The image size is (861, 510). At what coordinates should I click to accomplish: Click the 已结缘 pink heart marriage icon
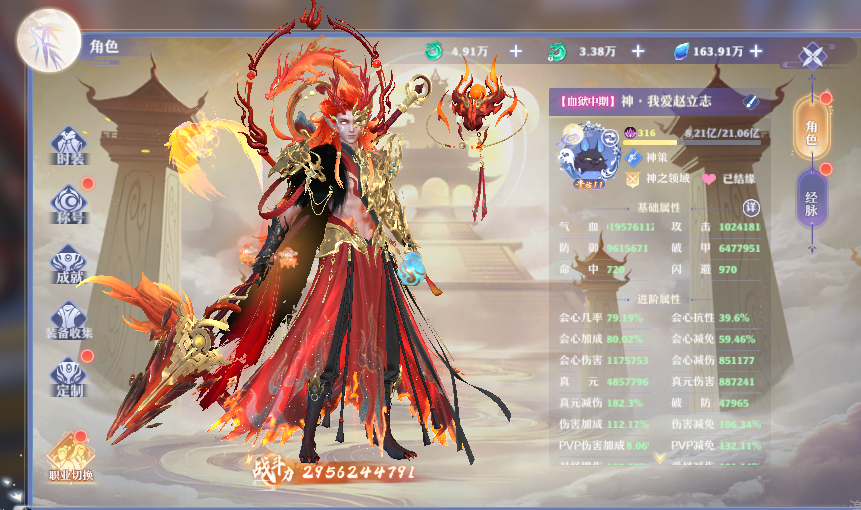pyautogui.click(x=709, y=179)
